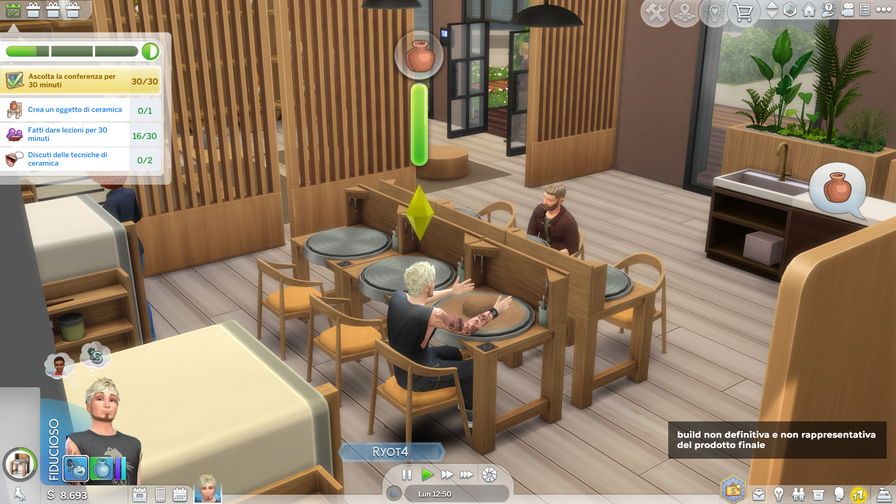The image size is (896, 504).
Task: Take a screenshot using the camera shutter button
Action: [x=489, y=475]
